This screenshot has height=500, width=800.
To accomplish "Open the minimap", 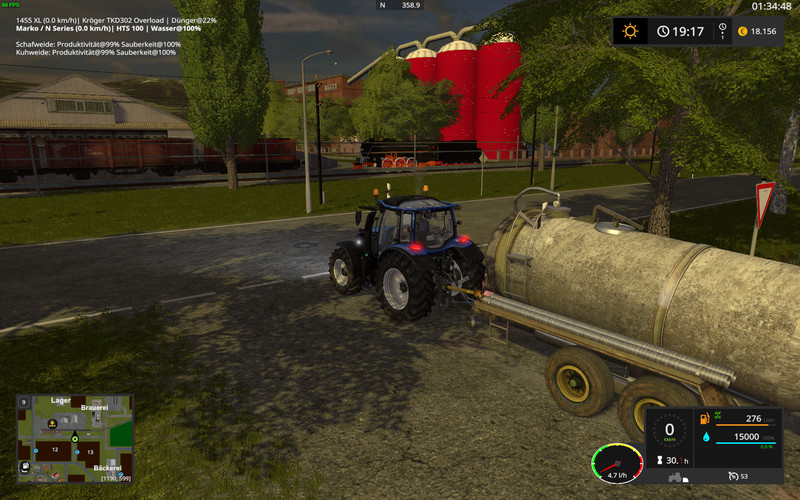I will coord(74,439).
